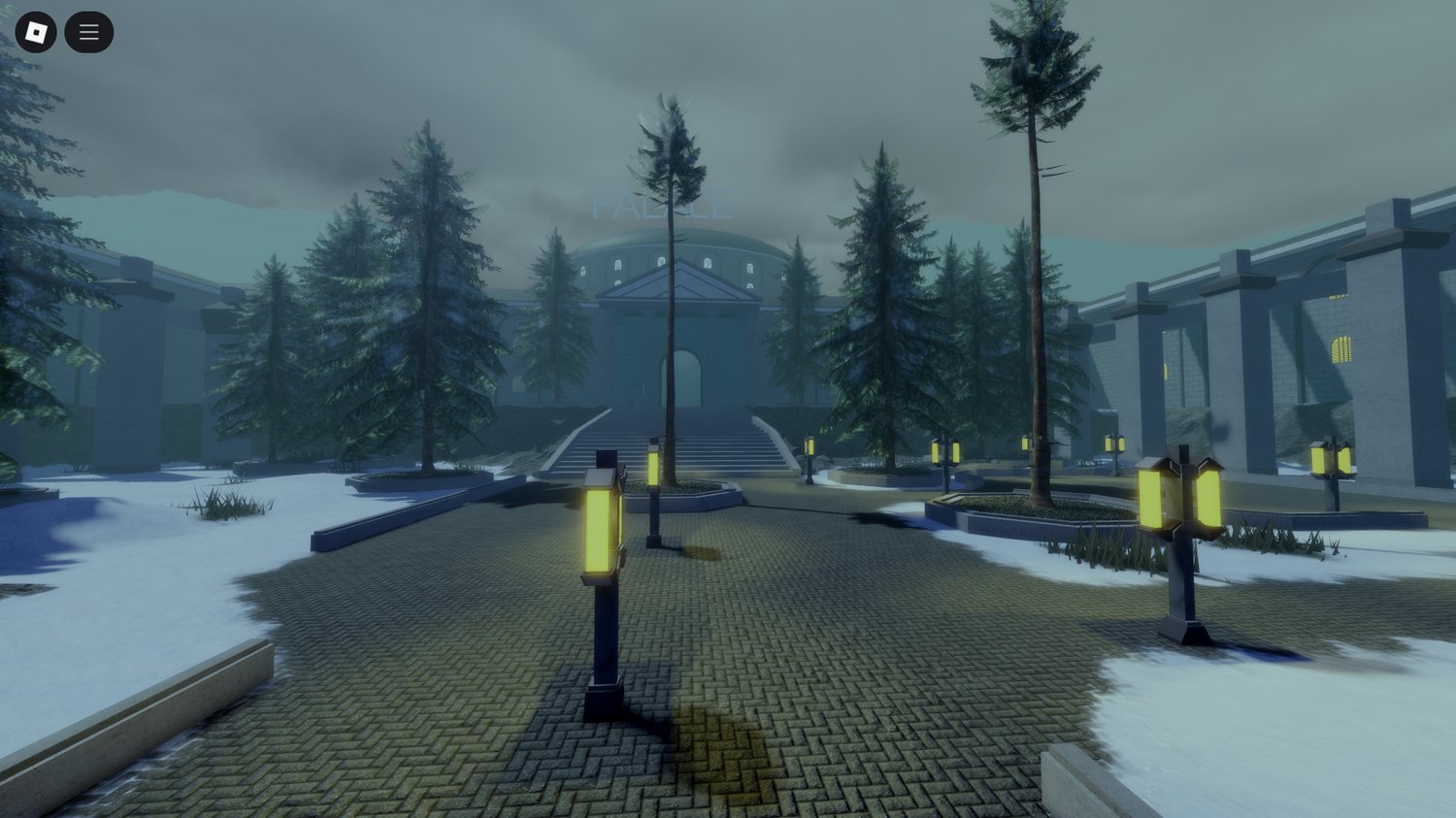1456x818 pixels.
Task: Open the Roblox home menu icon
Action: pyautogui.click(x=37, y=31)
